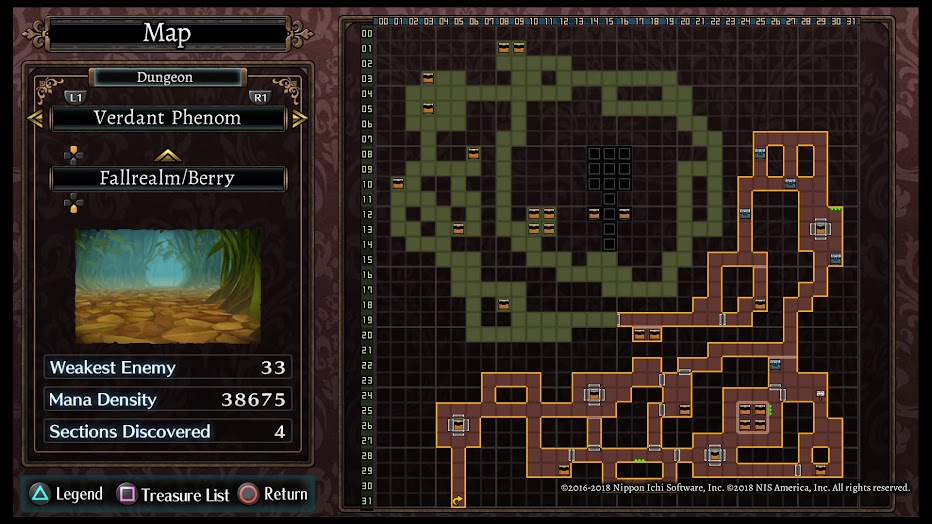Screen dimensions: 932x524
Task: Select the Dungeon header tab
Action: 165,77
